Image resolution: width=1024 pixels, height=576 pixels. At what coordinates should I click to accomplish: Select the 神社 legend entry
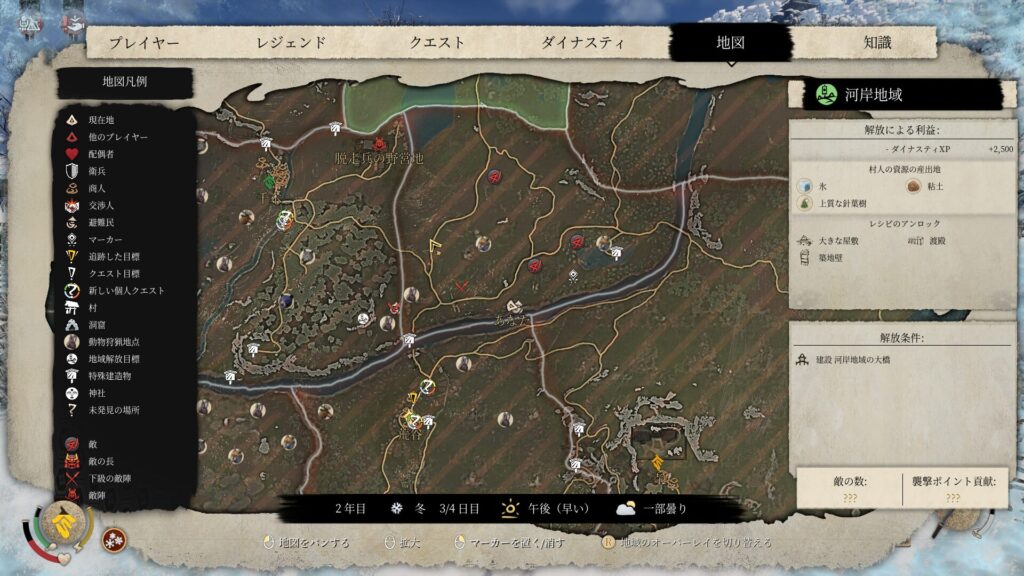tap(97, 393)
